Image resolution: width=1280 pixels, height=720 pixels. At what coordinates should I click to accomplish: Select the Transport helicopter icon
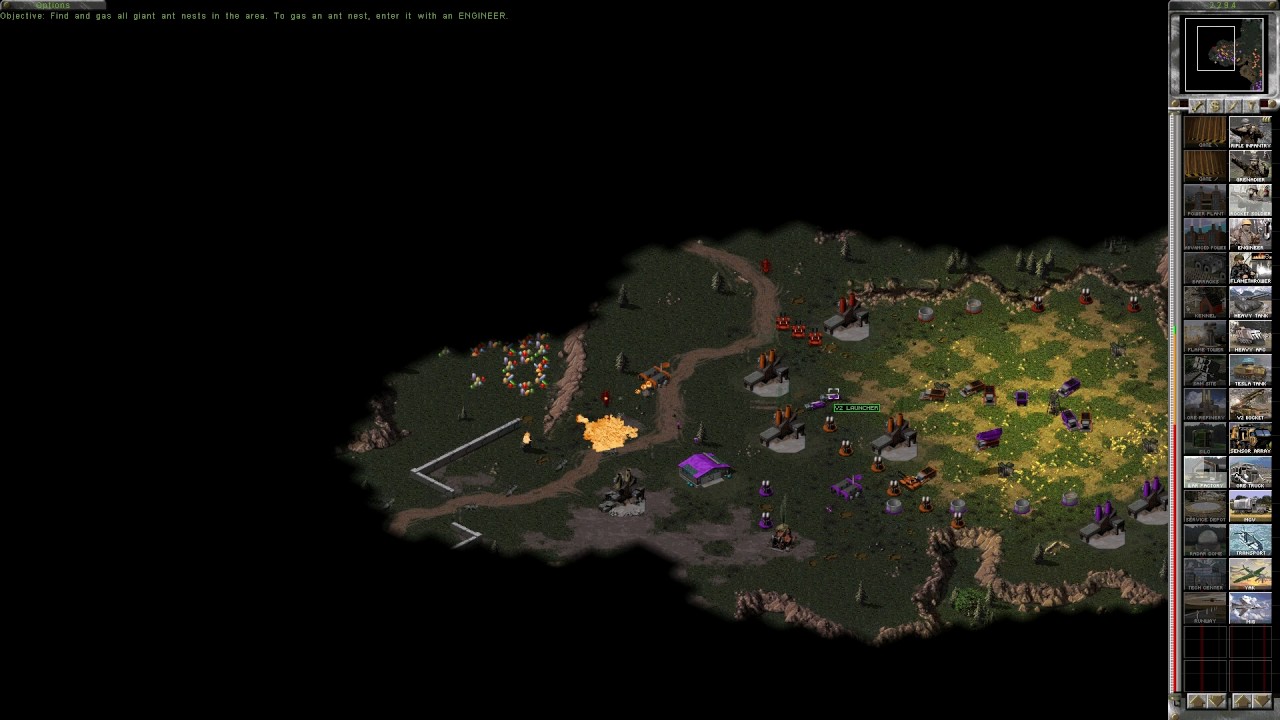pos(1250,540)
